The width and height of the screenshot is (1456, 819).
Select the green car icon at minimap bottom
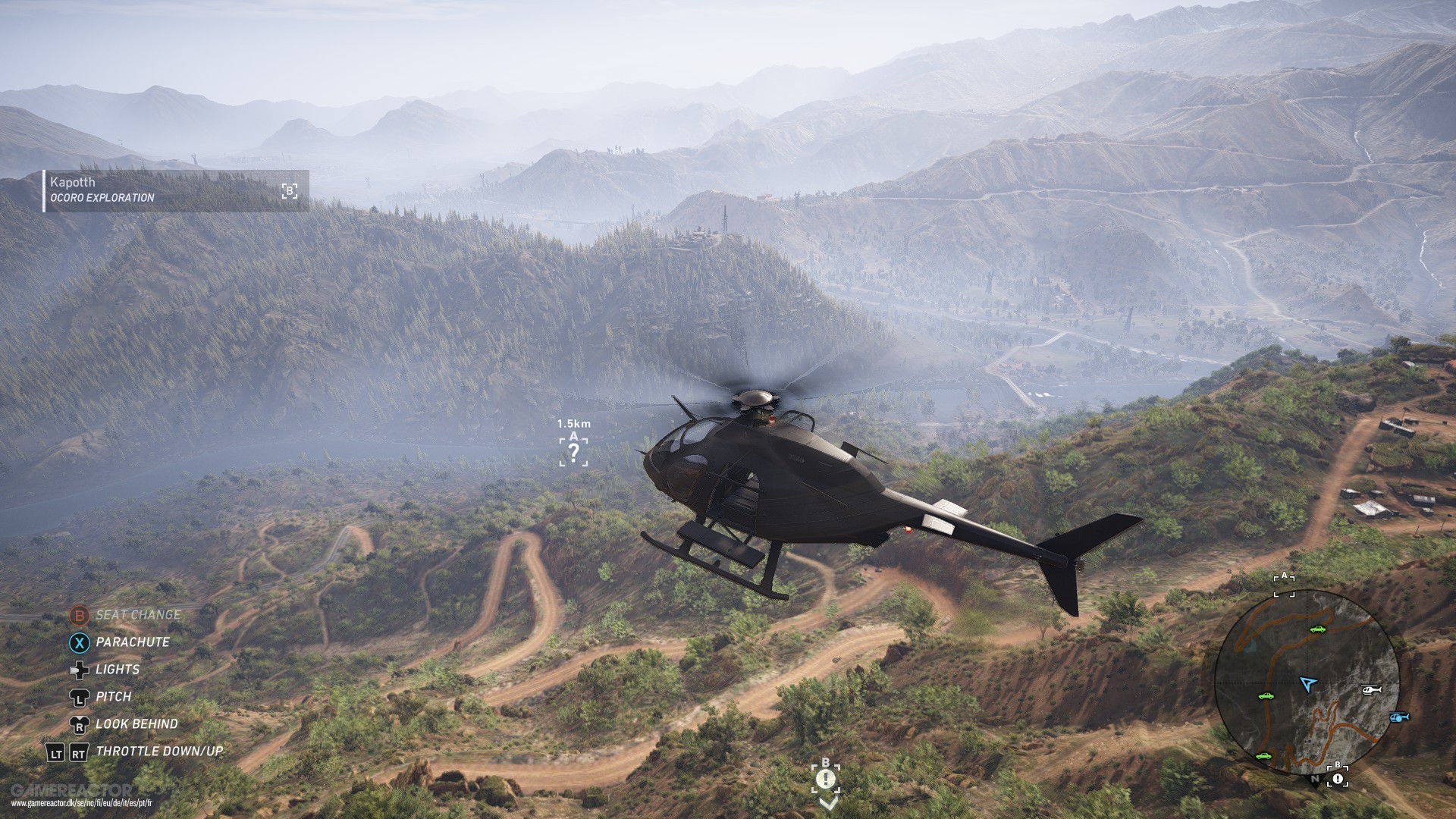click(1264, 756)
